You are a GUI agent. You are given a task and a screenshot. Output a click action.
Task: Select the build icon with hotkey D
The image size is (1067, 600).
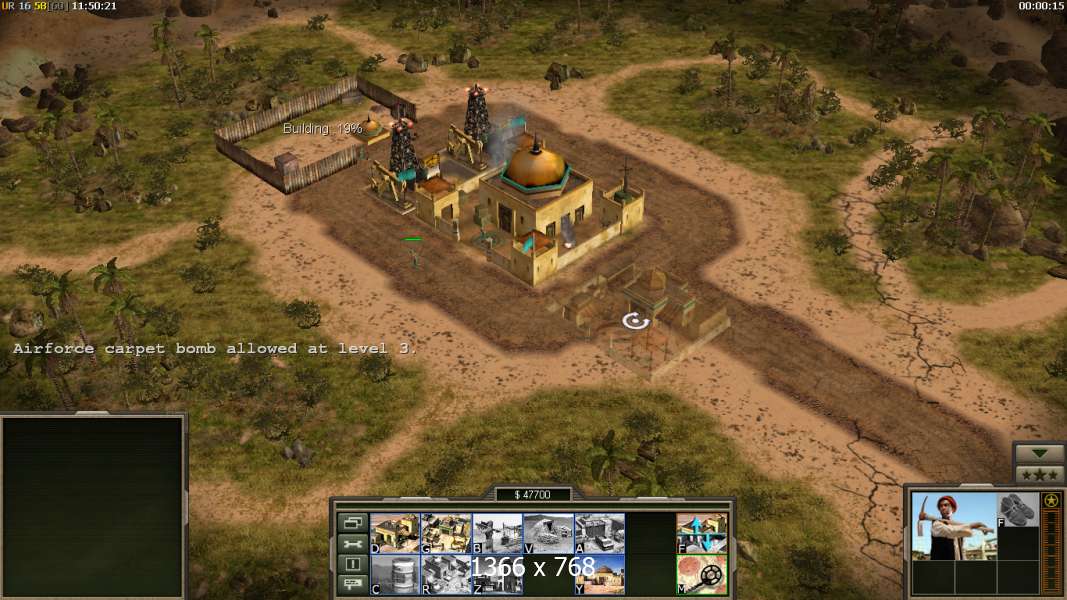(395, 533)
